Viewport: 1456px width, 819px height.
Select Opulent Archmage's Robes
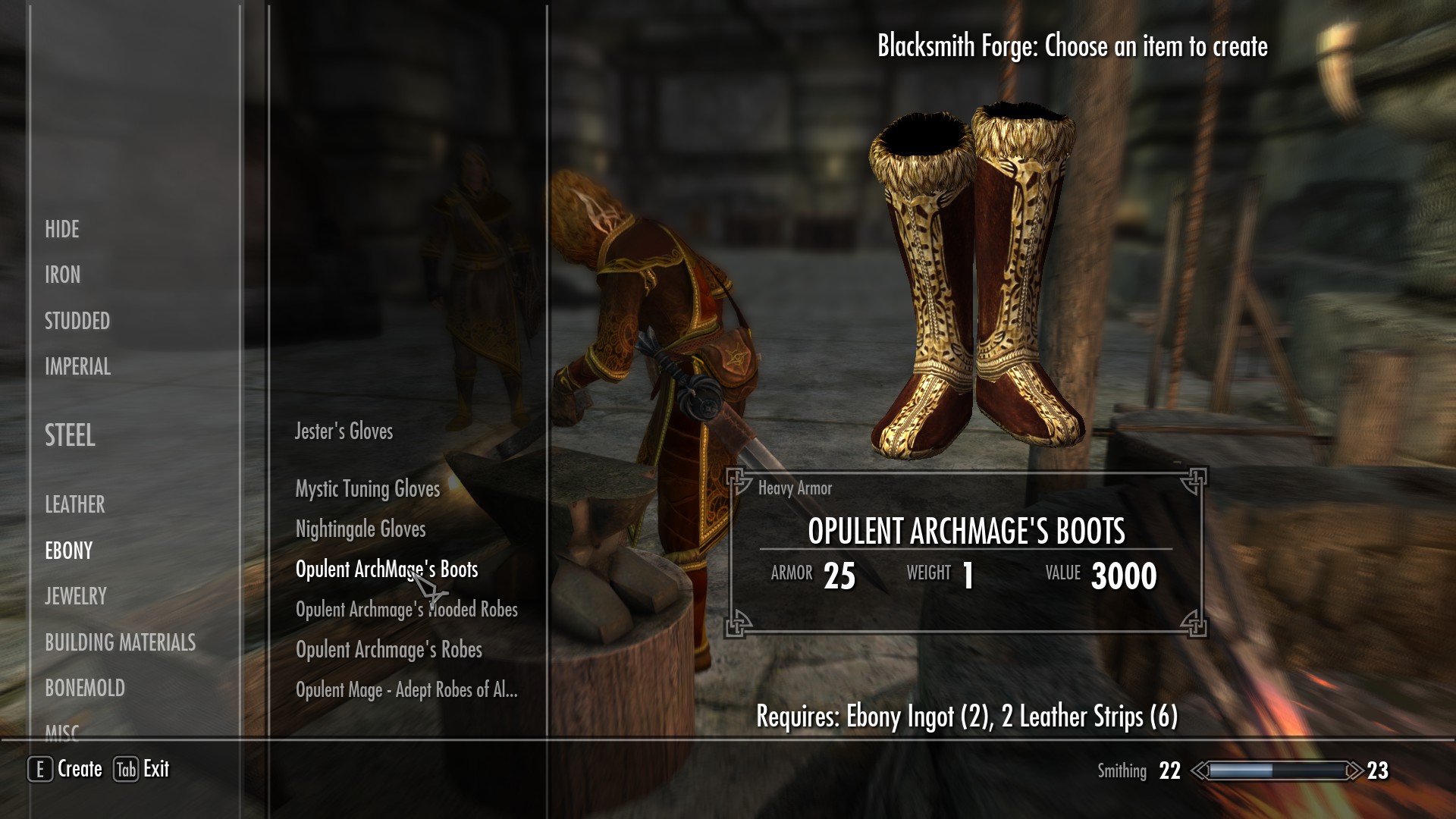389,650
